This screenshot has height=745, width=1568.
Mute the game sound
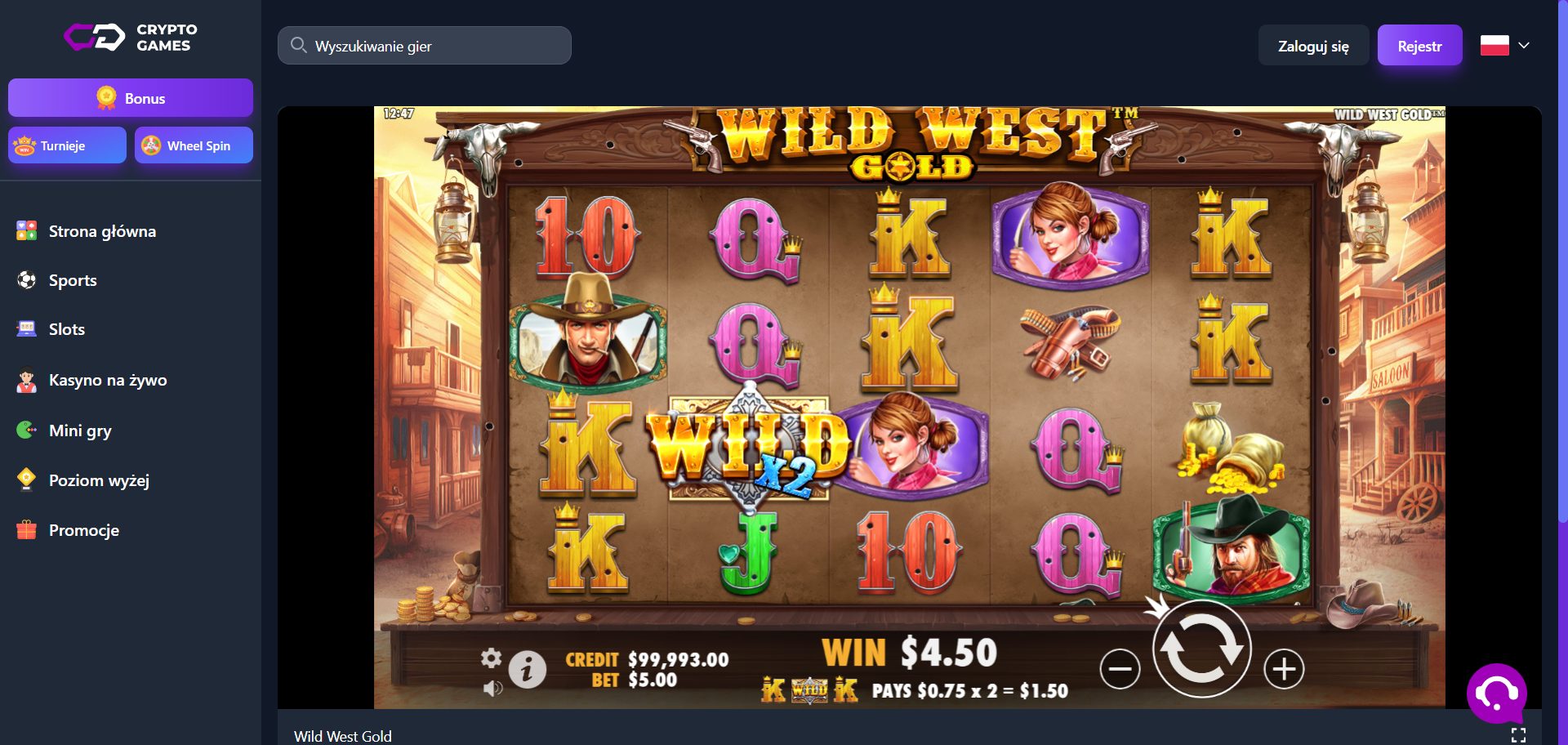pos(492,689)
